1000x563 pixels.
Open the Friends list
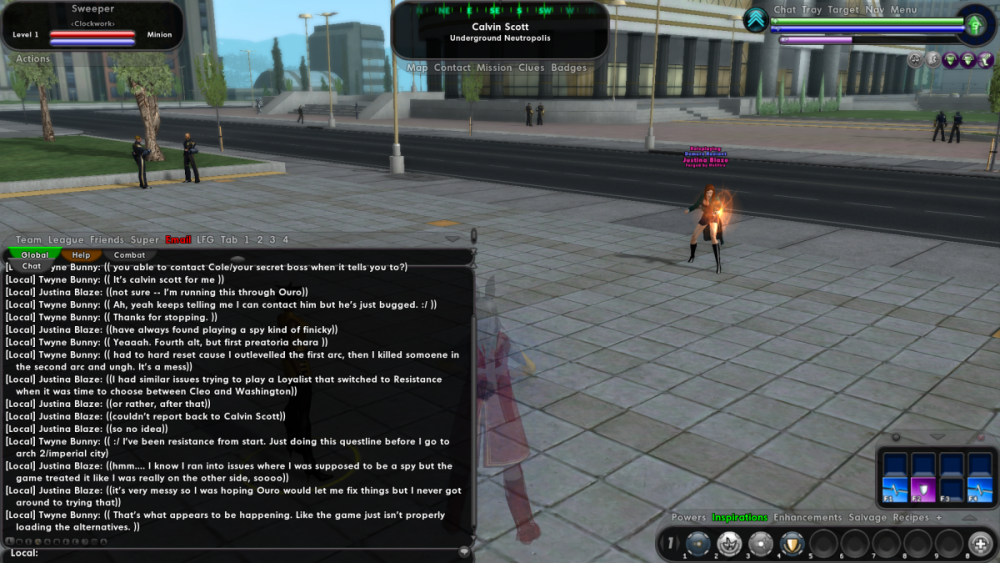tap(107, 240)
